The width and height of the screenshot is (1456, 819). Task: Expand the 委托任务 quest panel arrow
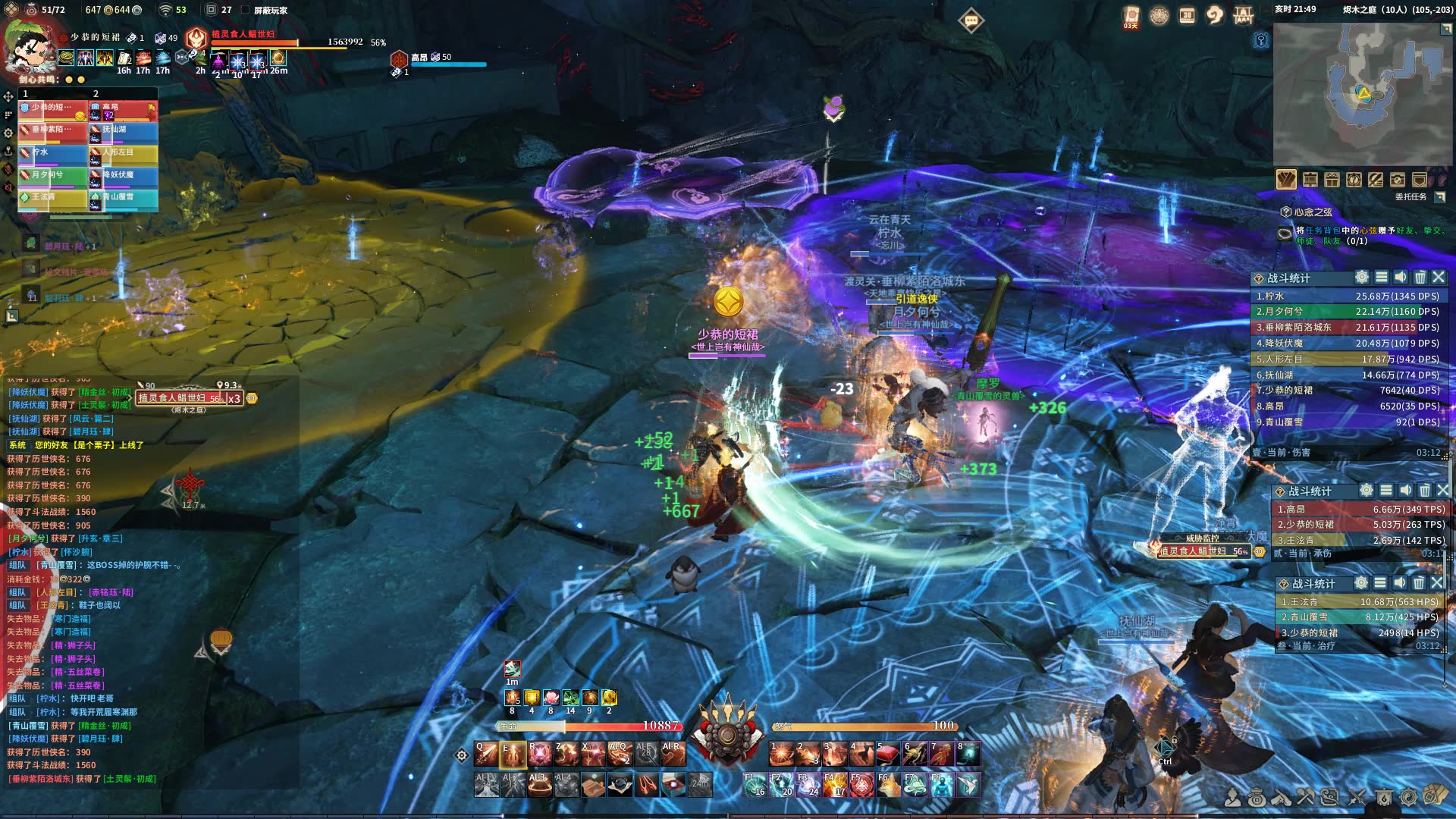1439,197
